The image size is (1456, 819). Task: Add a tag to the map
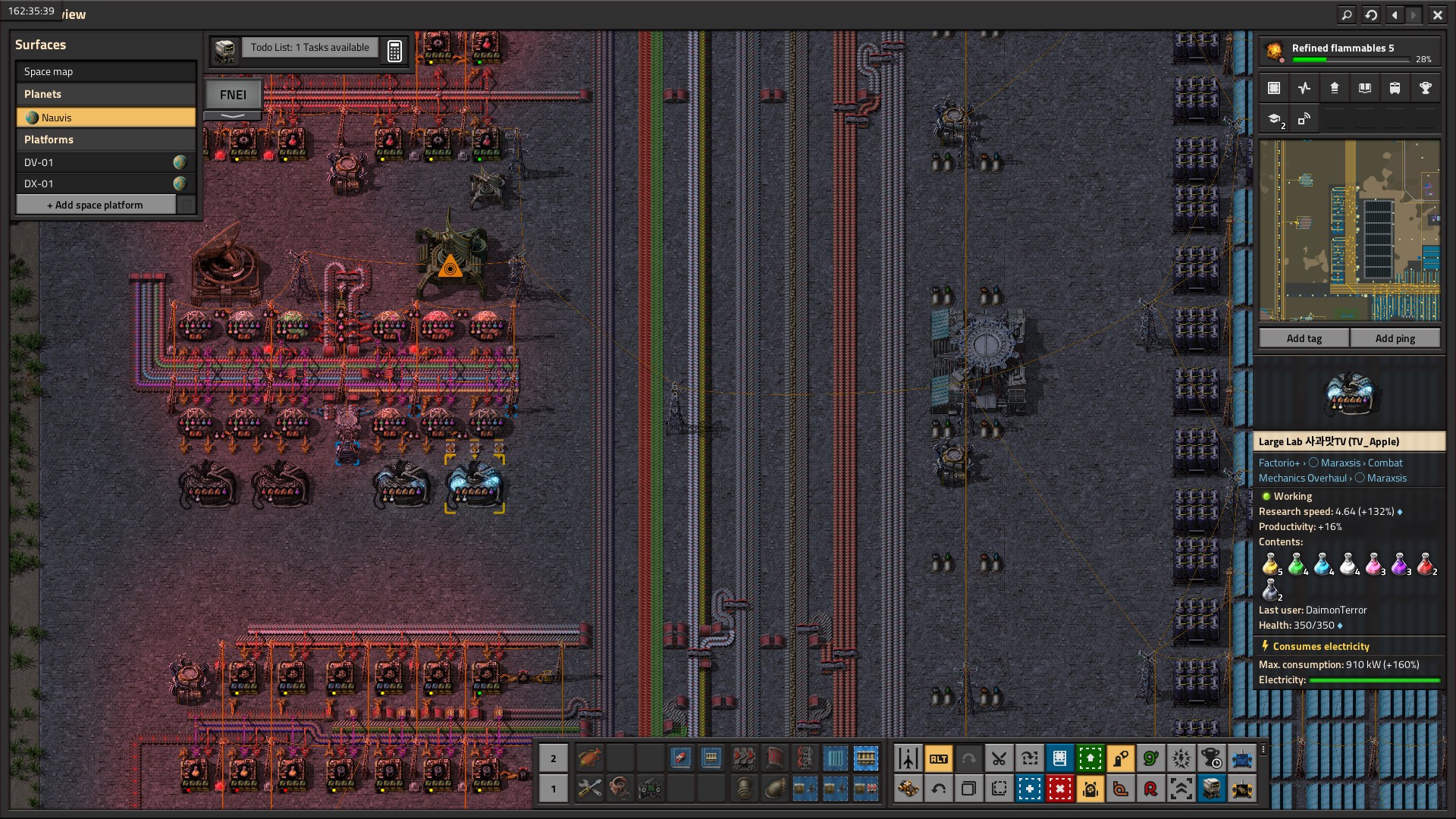pos(1304,338)
